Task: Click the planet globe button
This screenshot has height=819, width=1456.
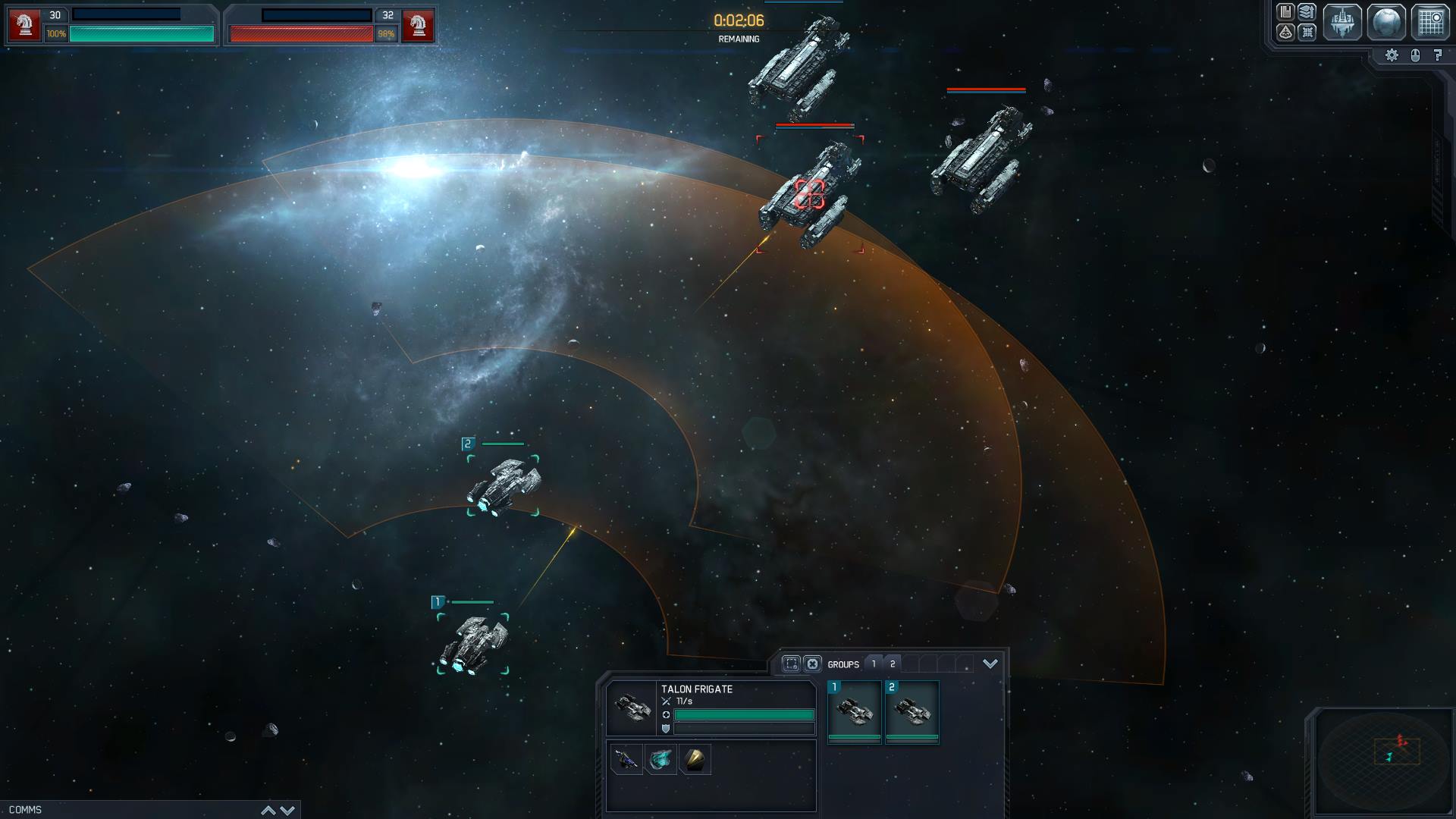Action: click(x=1385, y=21)
